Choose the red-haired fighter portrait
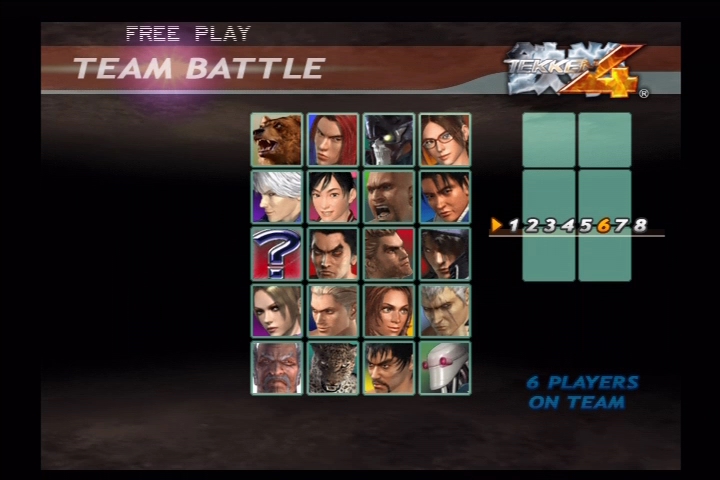The image size is (720, 480). pyautogui.click(x=332, y=140)
